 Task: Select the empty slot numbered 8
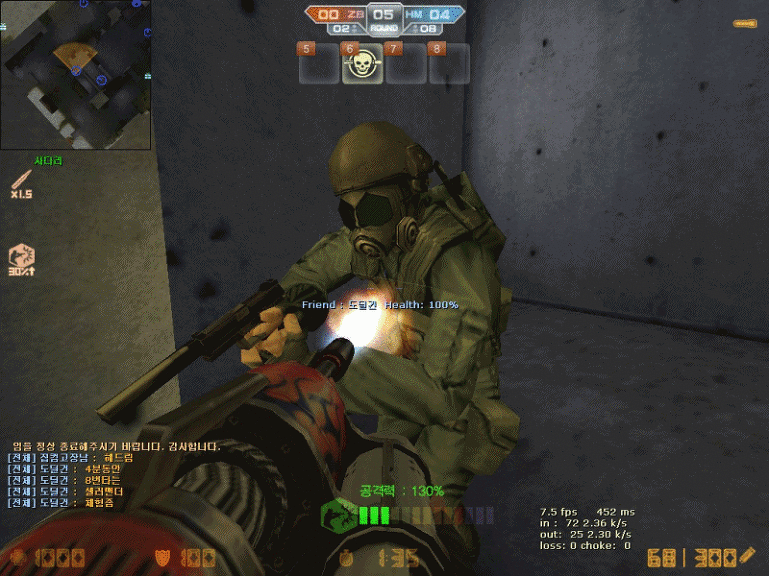tap(449, 65)
